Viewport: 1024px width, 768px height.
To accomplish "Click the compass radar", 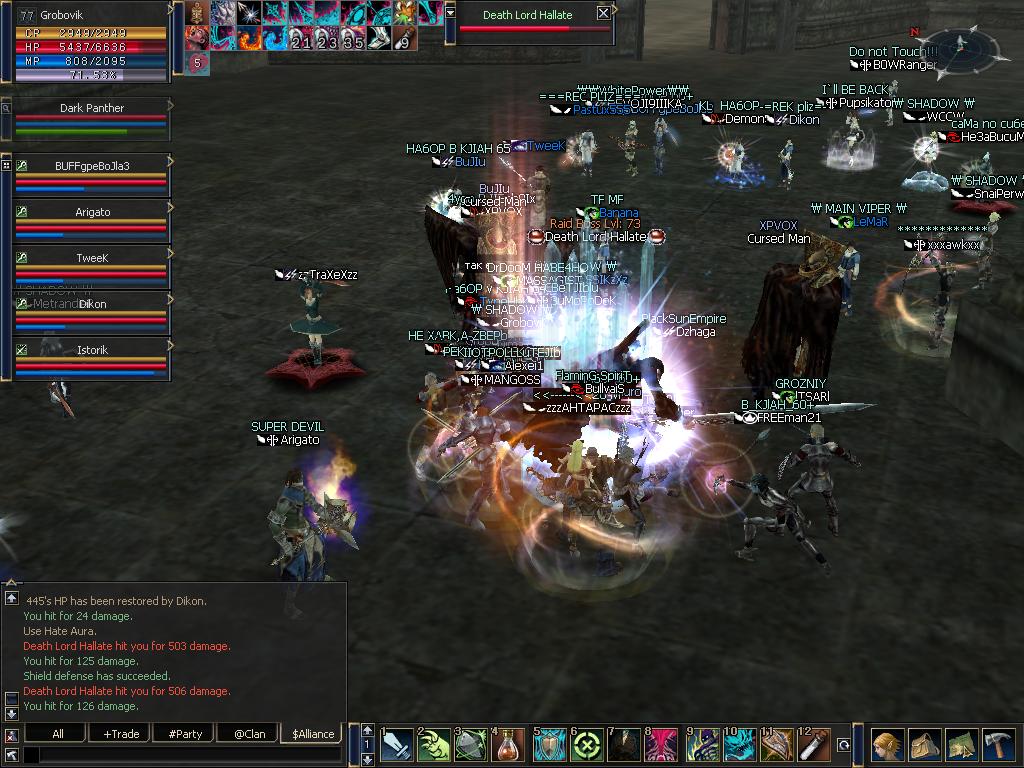I will tap(961, 45).
